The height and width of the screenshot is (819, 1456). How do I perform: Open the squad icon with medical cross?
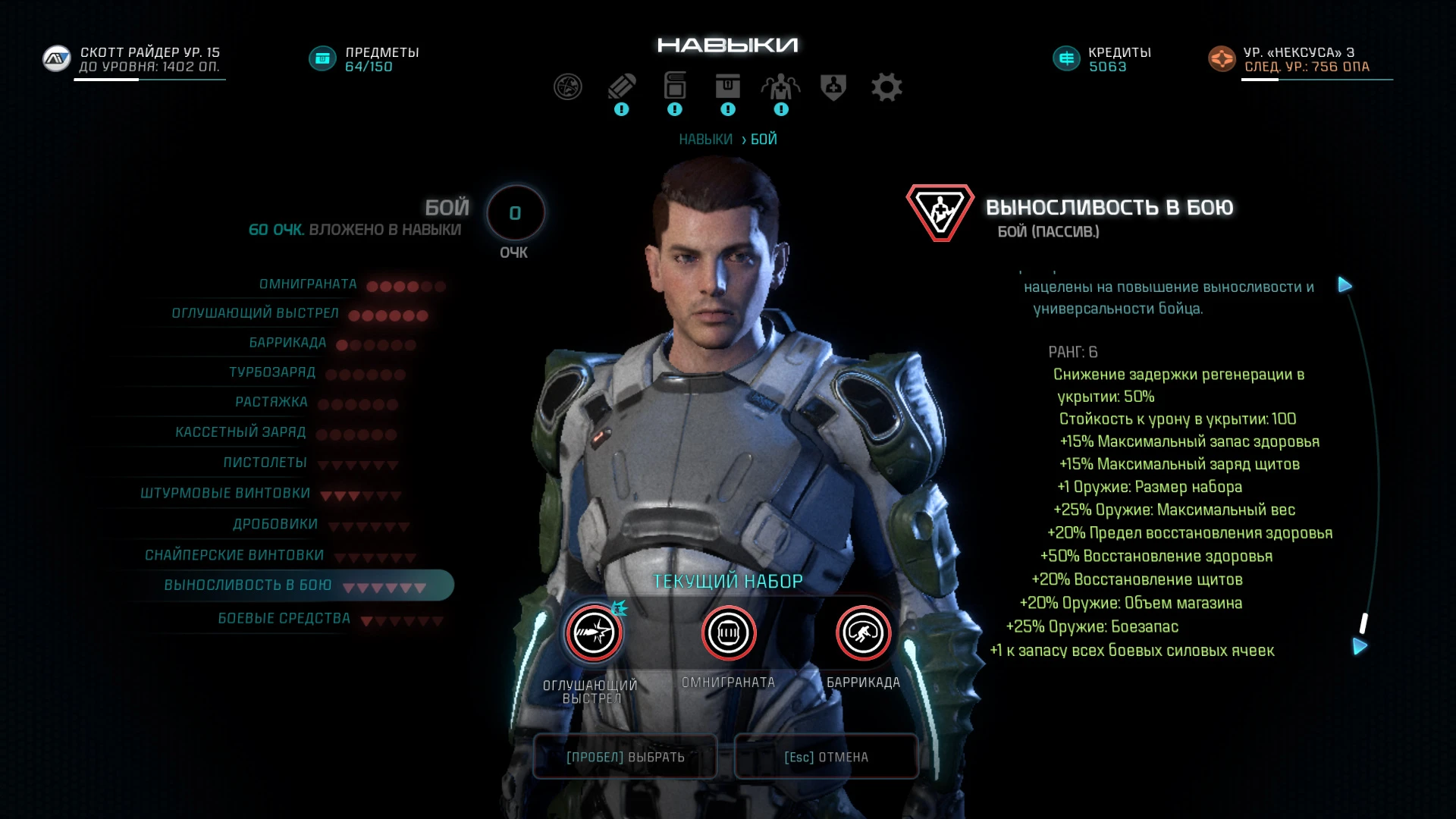(780, 86)
